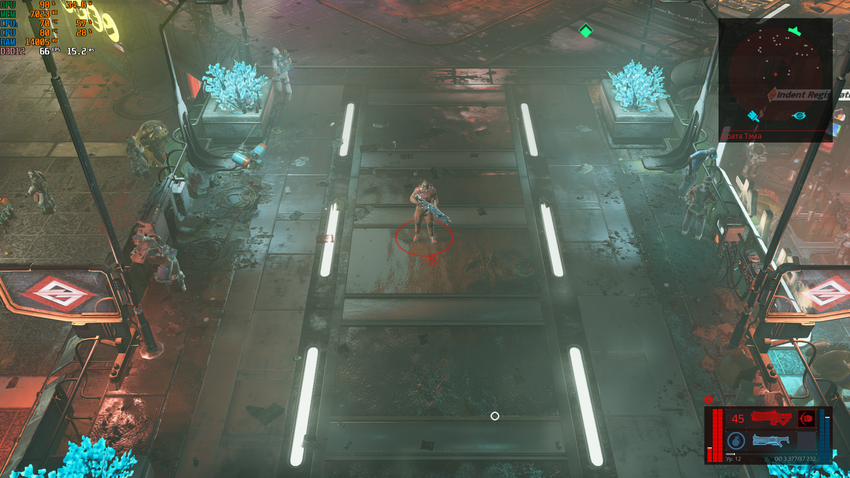Select the red primary rifle weapon
The width and height of the screenshot is (850, 478).
pyautogui.click(x=771, y=418)
